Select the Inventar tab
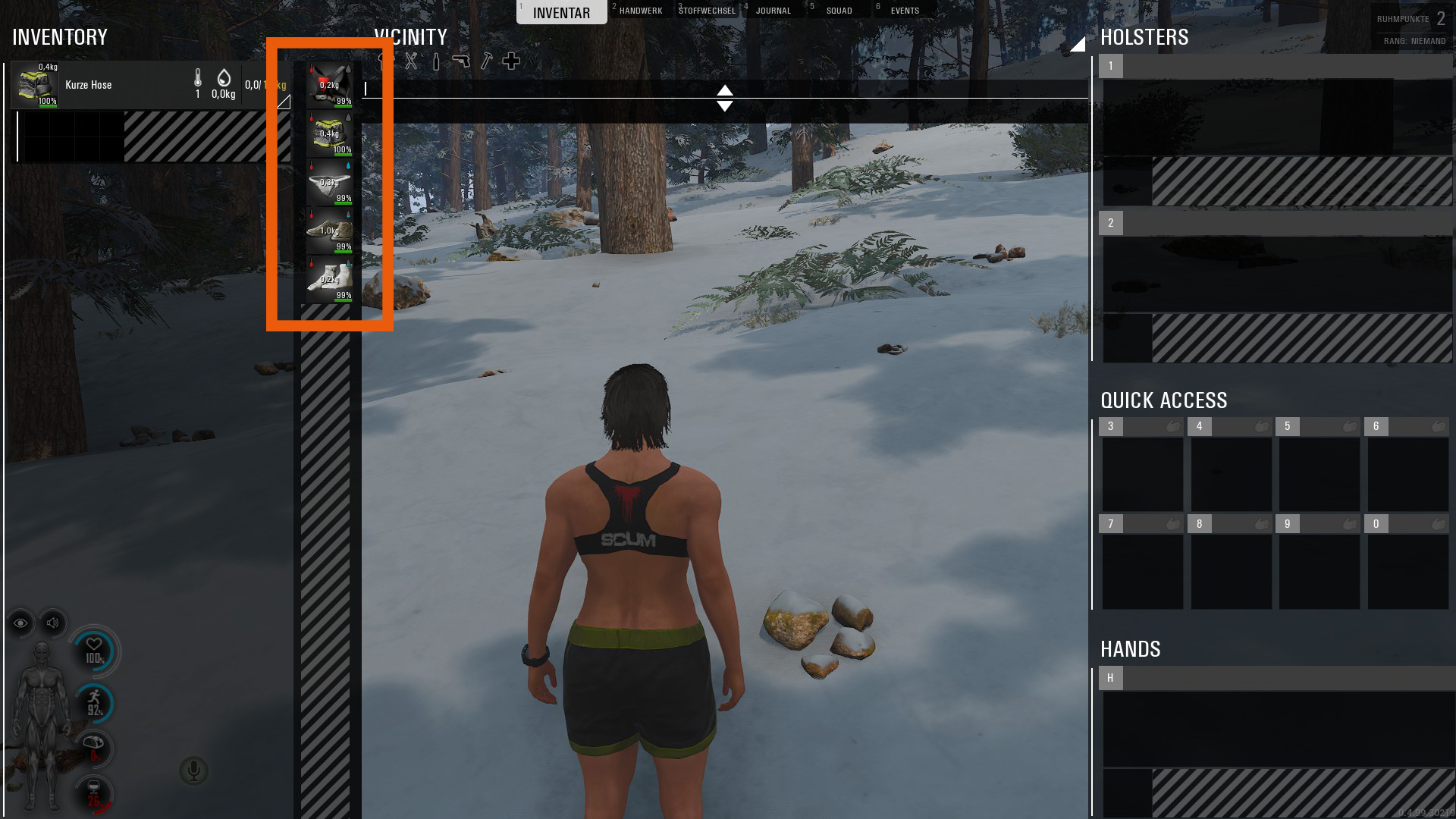Viewport: 1456px width, 819px height. point(561,12)
